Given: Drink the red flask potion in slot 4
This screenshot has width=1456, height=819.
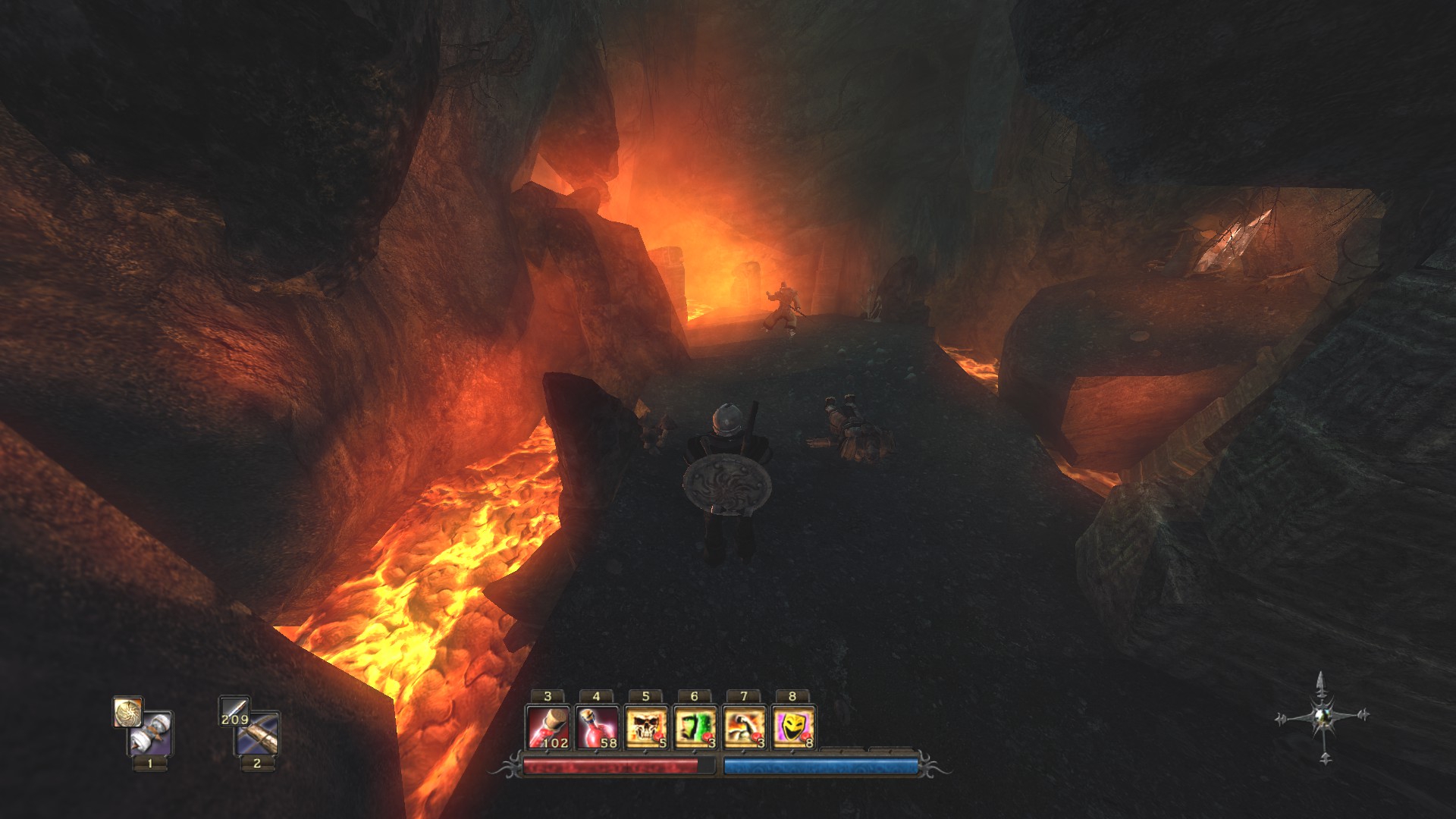Looking at the screenshot, I should [x=597, y=728].
